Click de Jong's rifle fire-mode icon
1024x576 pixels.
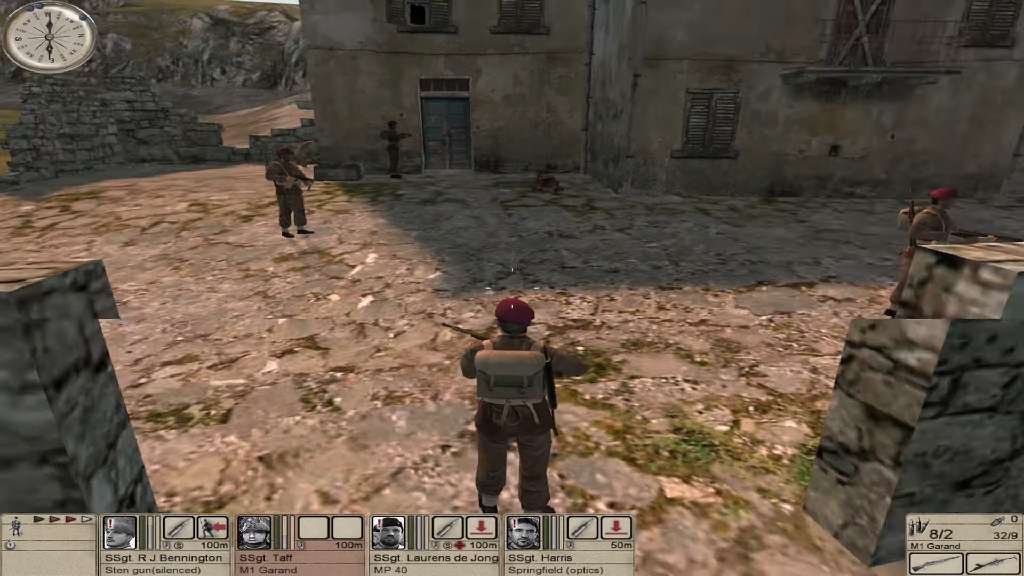[x=447, y=528]
